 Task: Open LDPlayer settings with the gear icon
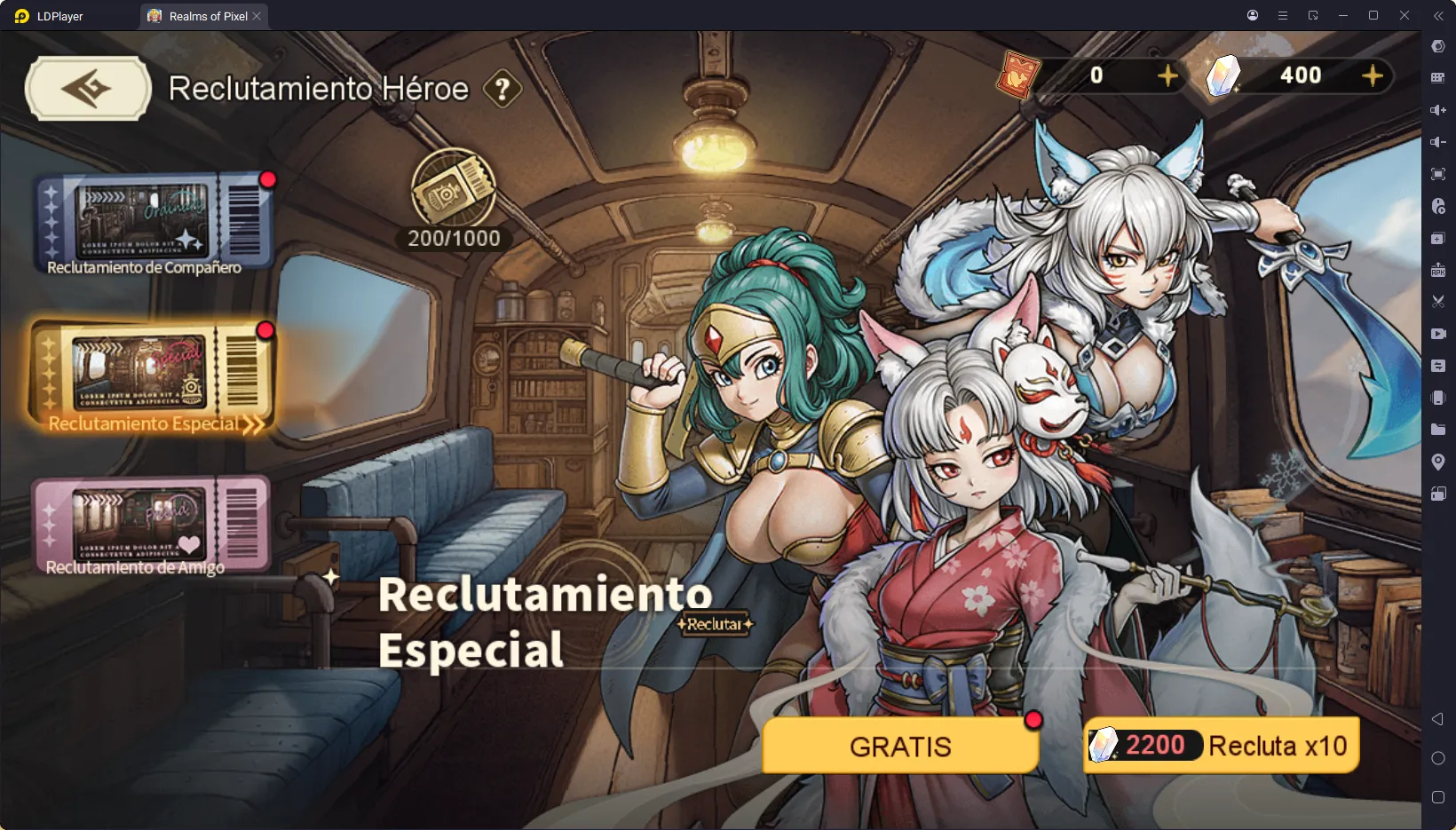point(1438,46)
